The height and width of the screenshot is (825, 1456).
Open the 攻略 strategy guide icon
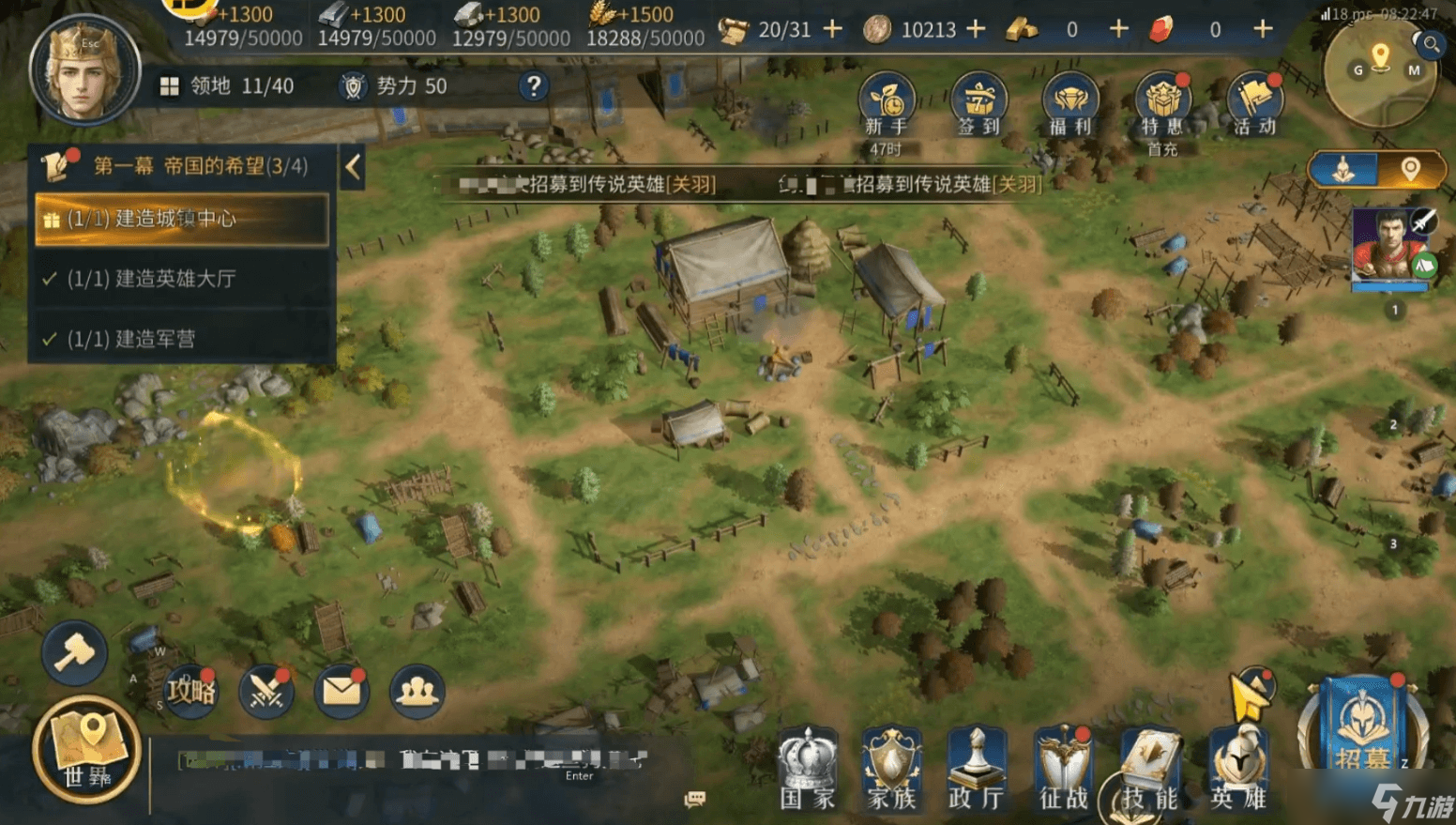pos(191,692)
